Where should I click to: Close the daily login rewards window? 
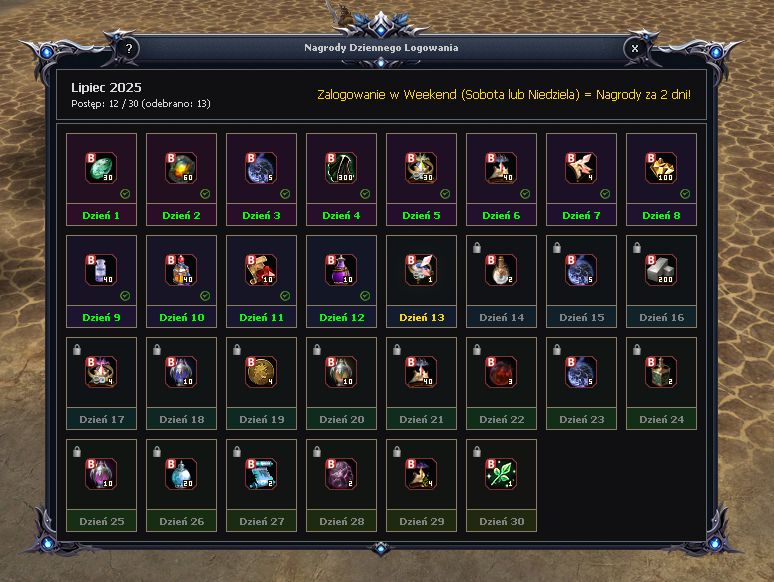(x=635, y=48)
